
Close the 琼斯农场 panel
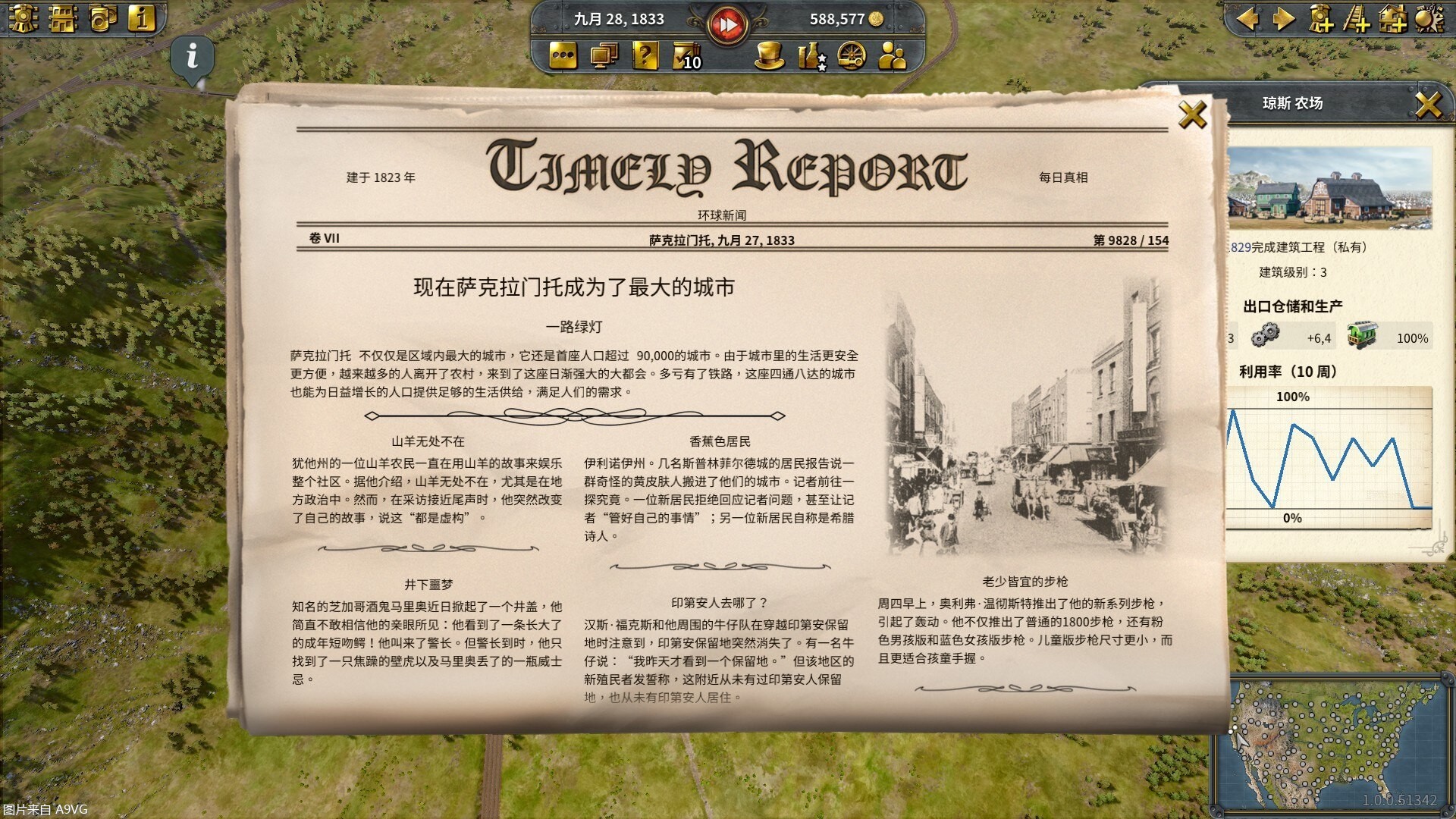(x=1429, y=104)
